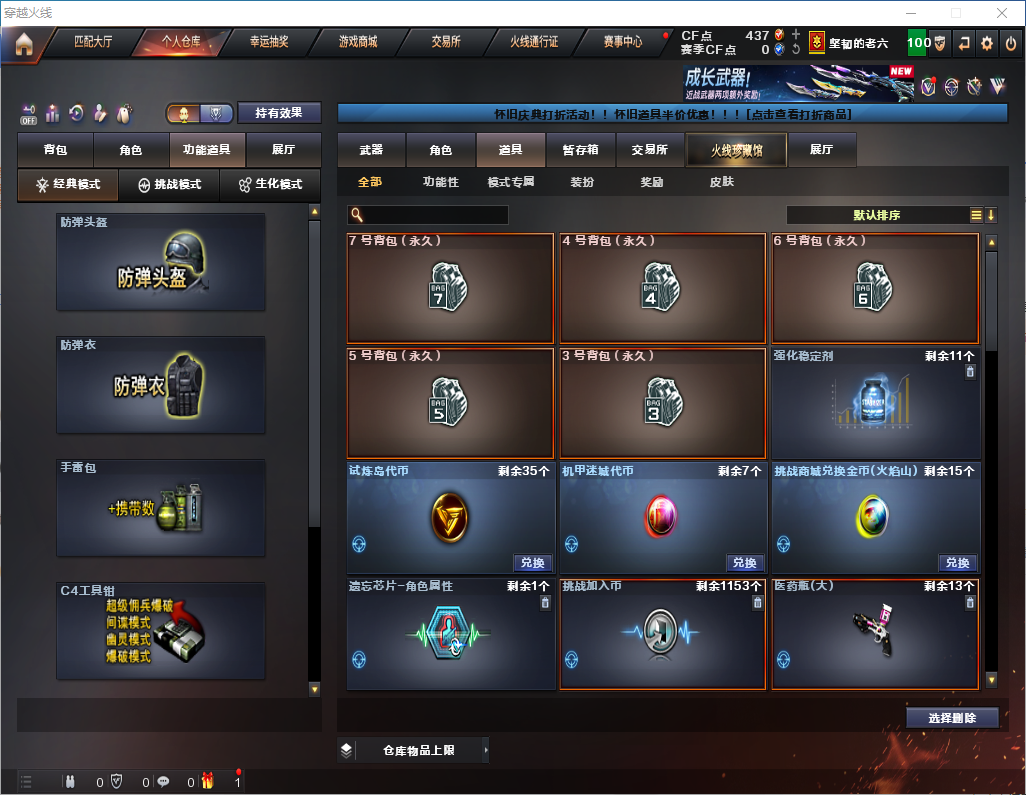Exchange the 试炼岛代币 tokens
This screenshot has height=795, width=1026.
click(x=531, y=563)
